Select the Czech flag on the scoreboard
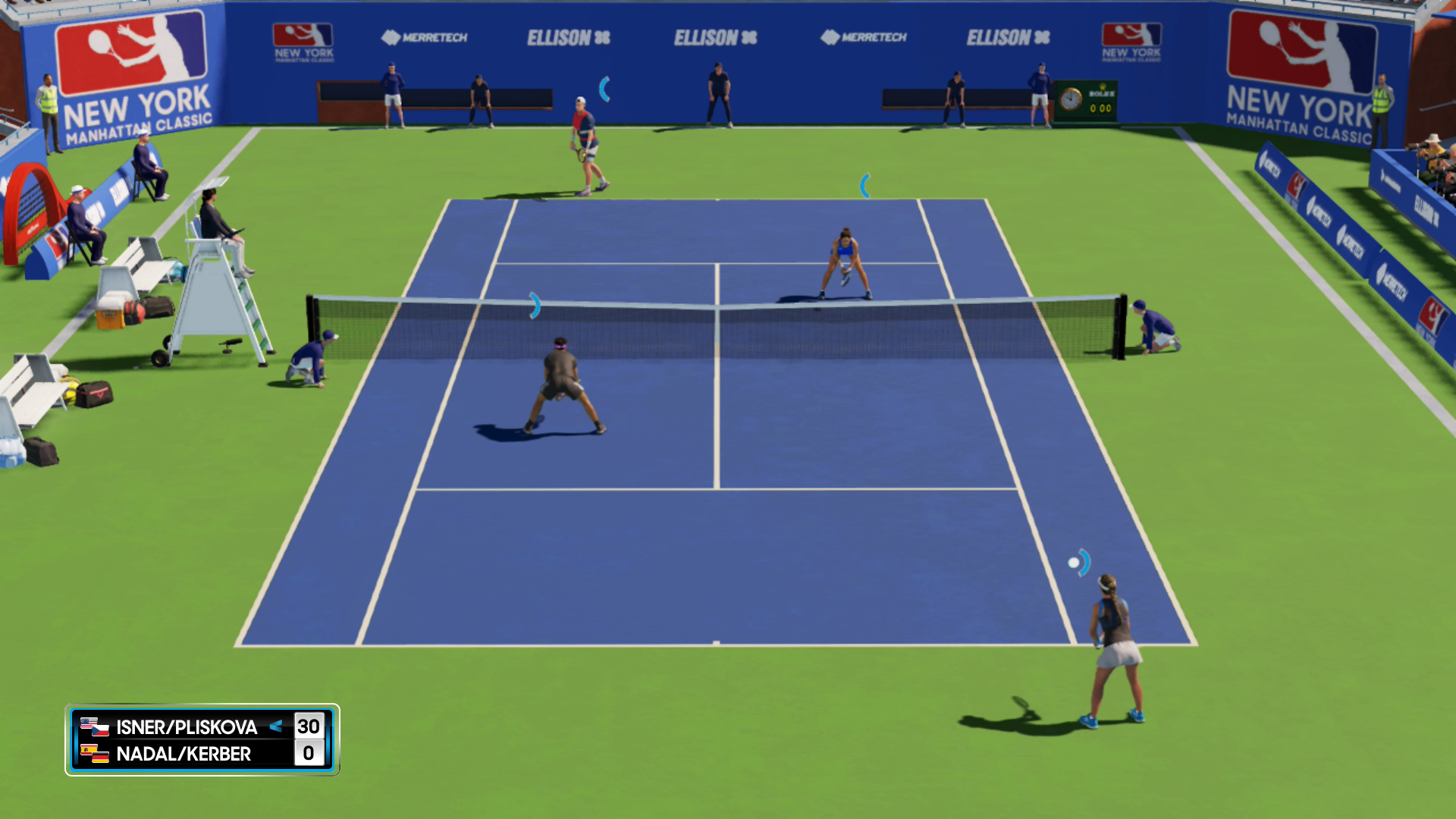Screen dimensions: 1456x819 101,731
